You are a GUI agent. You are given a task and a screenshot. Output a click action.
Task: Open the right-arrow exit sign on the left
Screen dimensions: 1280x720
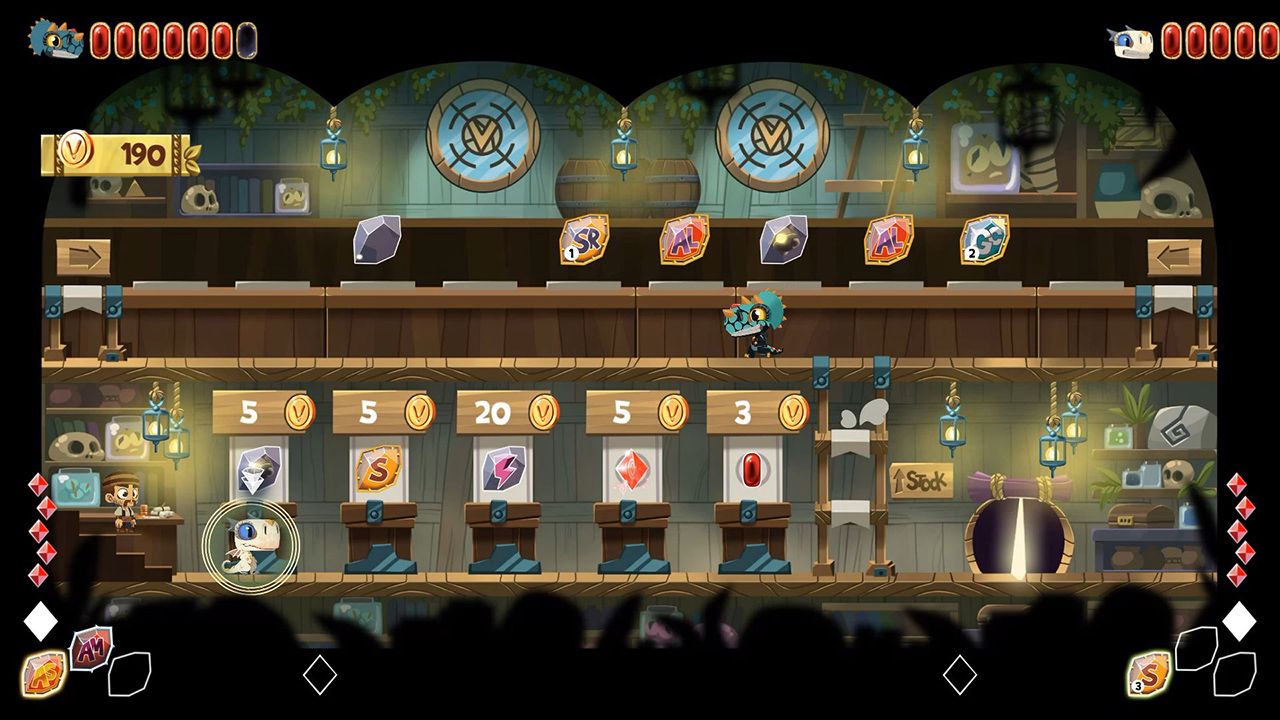coord(86,257)
